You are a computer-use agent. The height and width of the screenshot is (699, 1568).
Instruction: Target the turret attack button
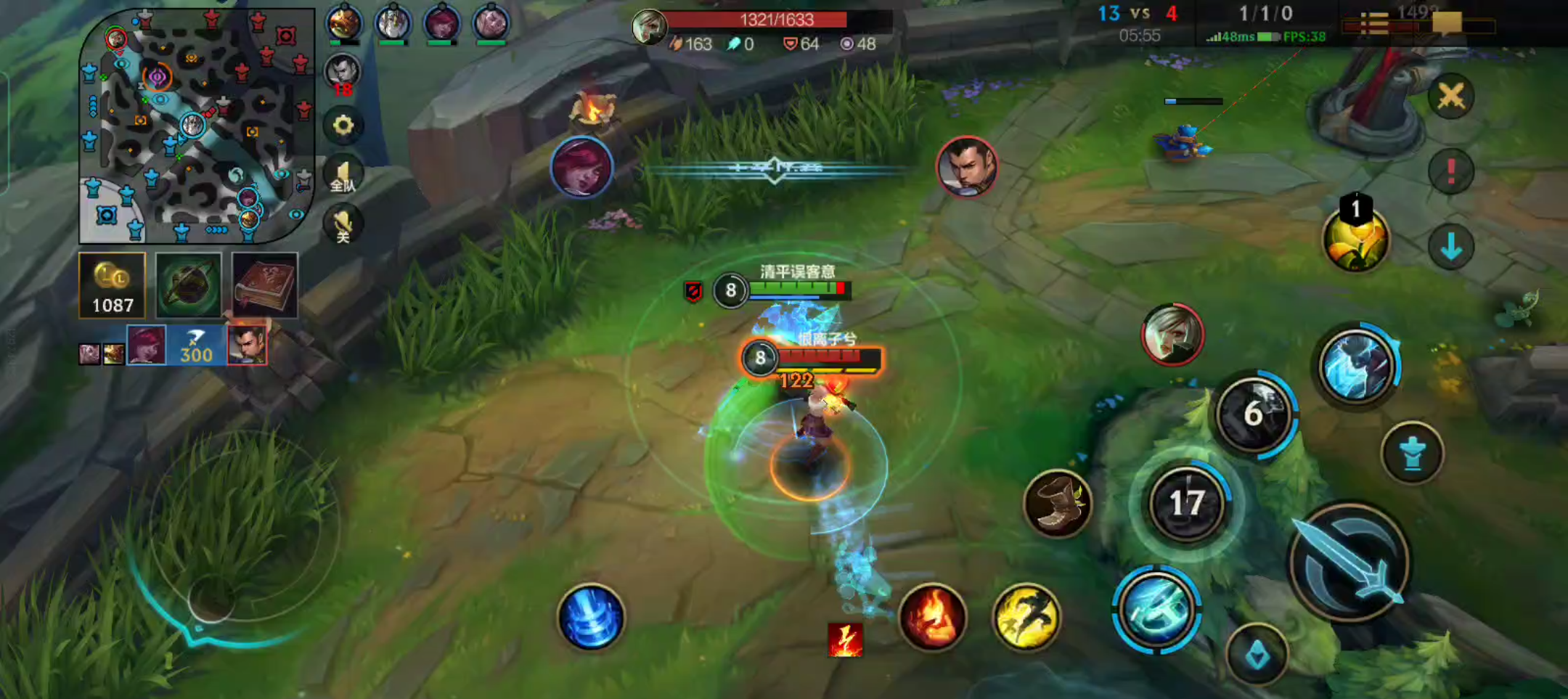(x=1412, y=453)
